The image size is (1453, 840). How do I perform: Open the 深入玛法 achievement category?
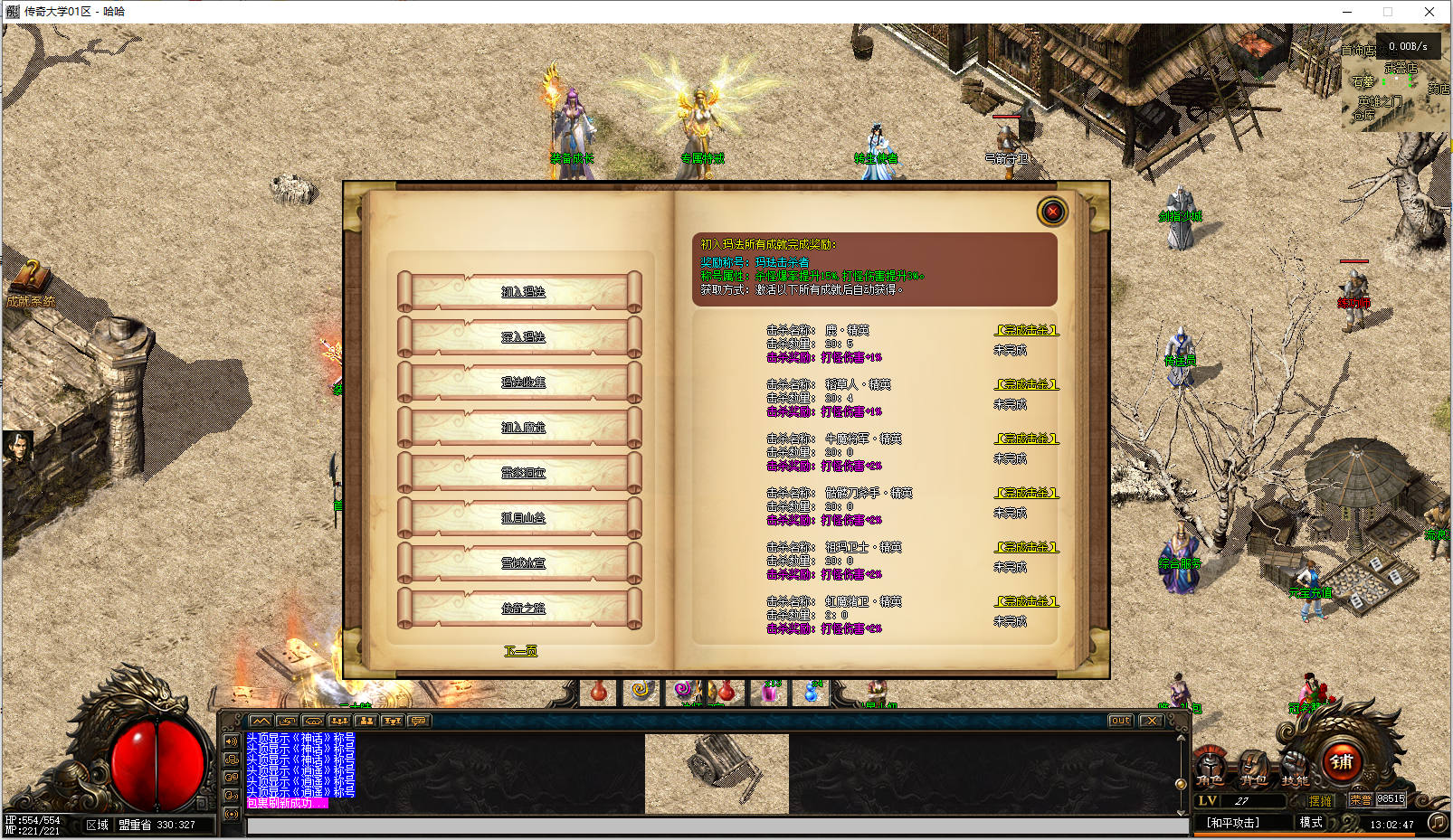tap(521, 337)
